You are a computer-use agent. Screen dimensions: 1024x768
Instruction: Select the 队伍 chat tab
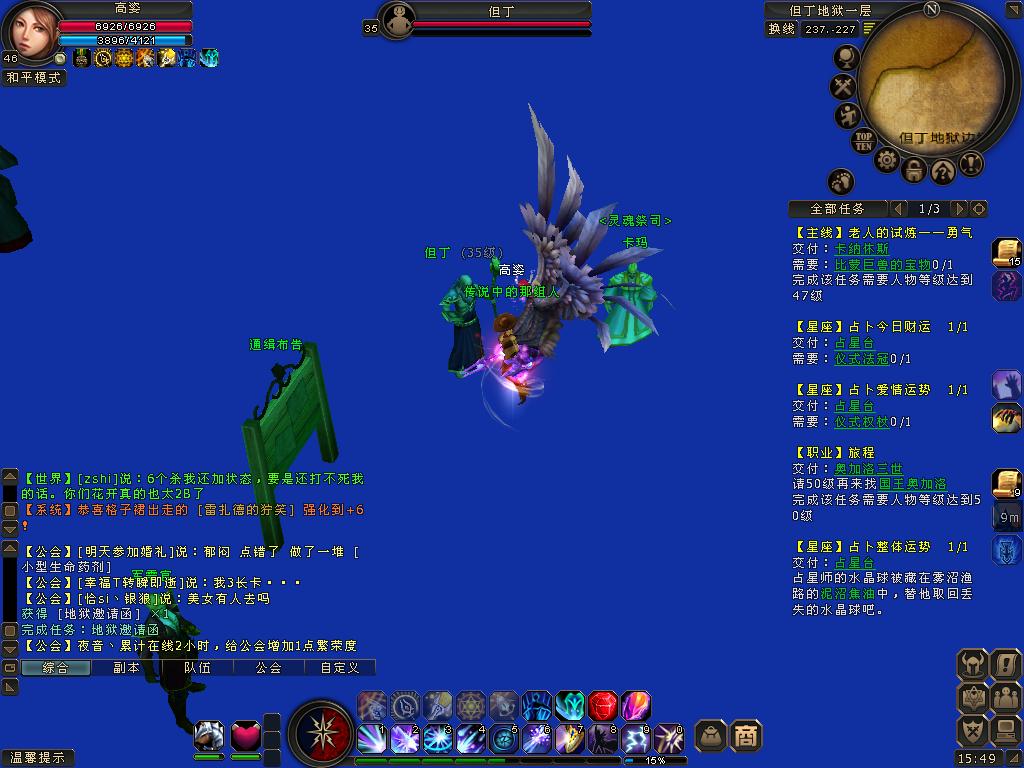coord(197,667)
